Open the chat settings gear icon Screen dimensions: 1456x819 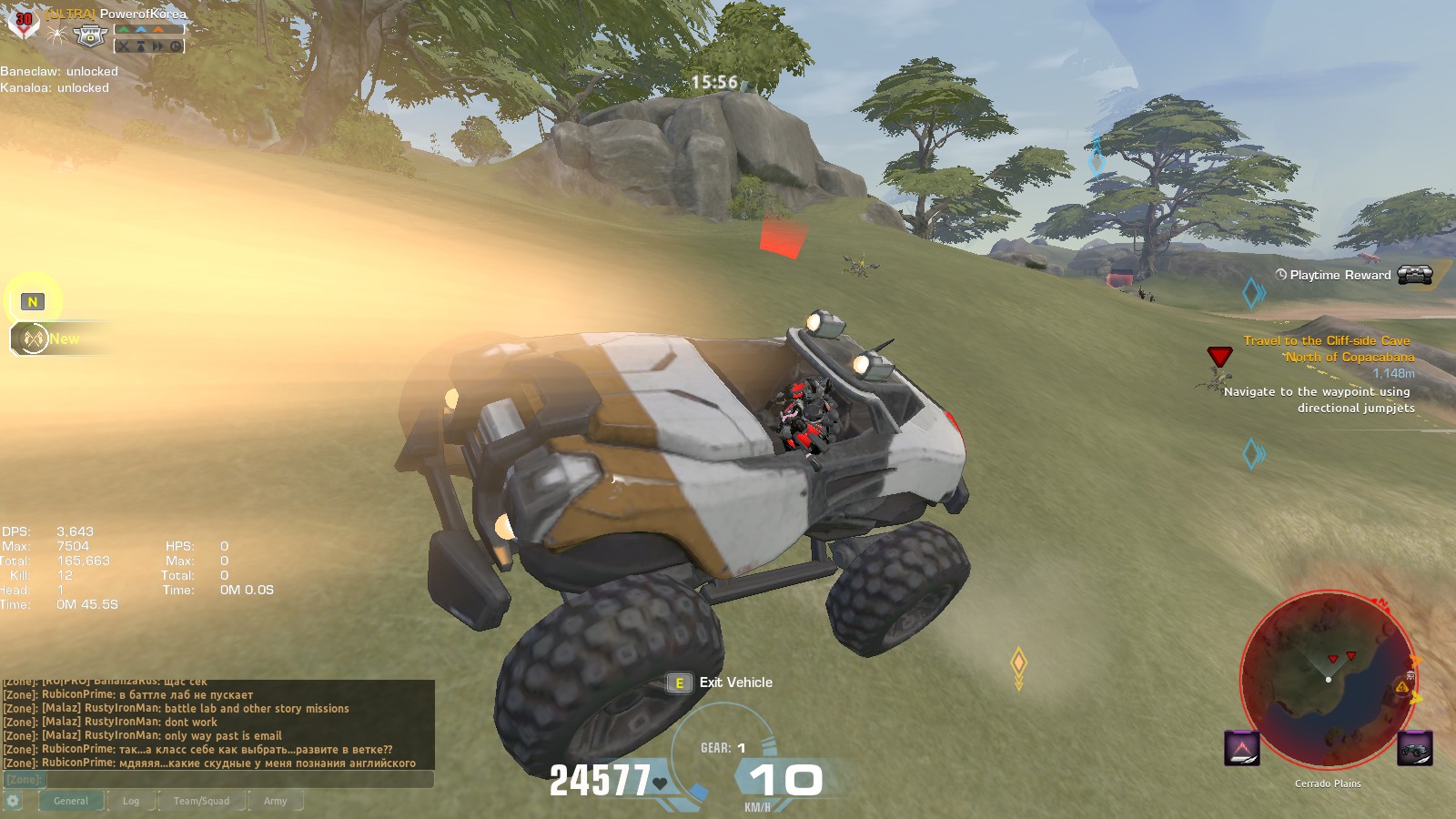click(x=12, y=798)
